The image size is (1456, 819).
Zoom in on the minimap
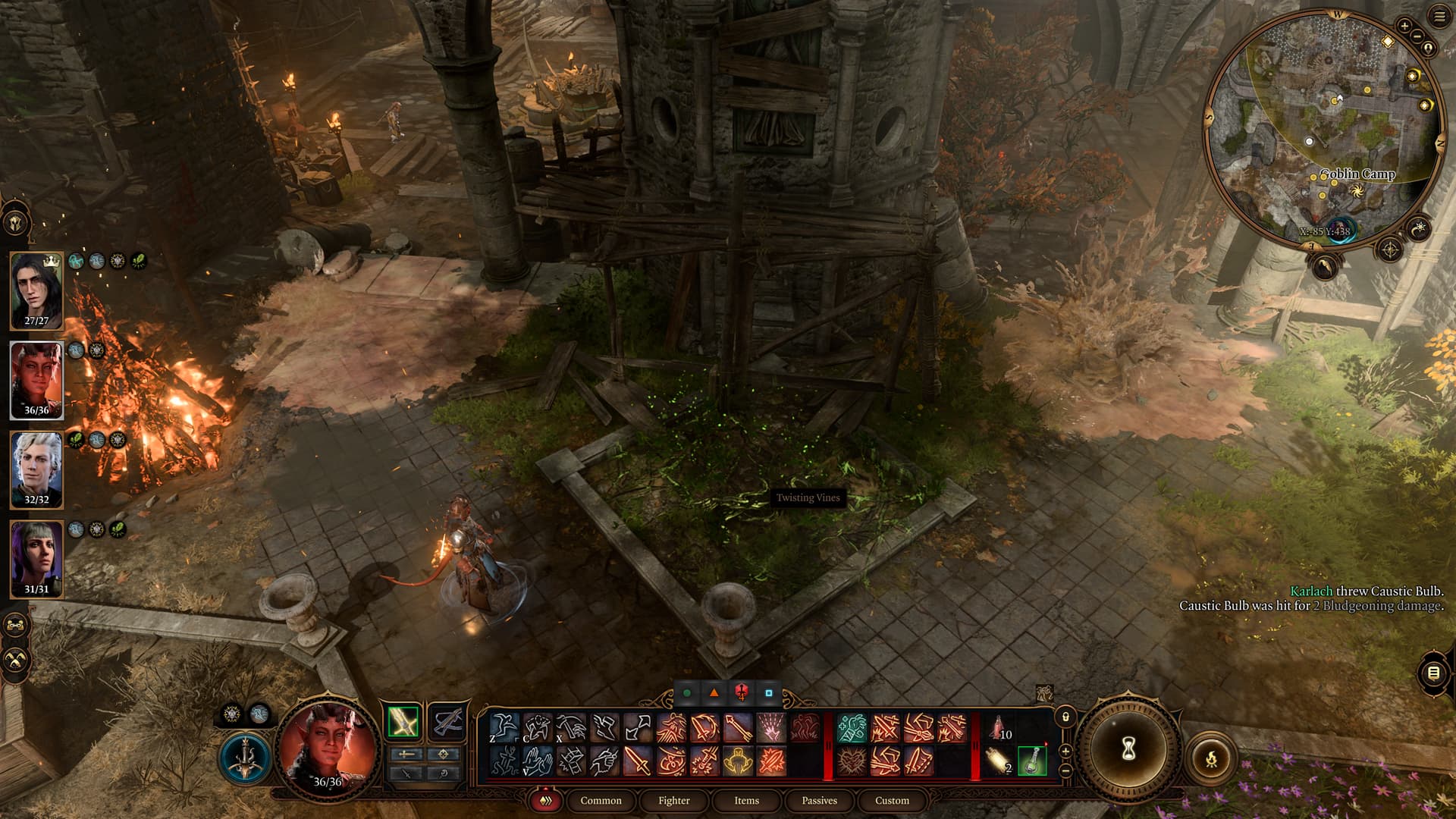pos(1404,26)
